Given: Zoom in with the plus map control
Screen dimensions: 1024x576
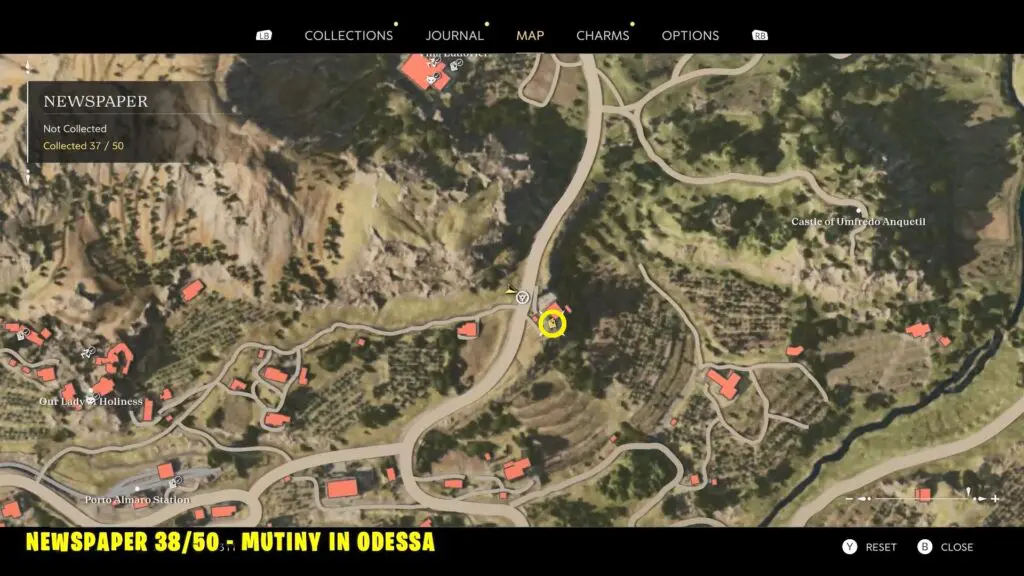Looking at the screenshot, I should pyautogui.click(x=994, y=498).
